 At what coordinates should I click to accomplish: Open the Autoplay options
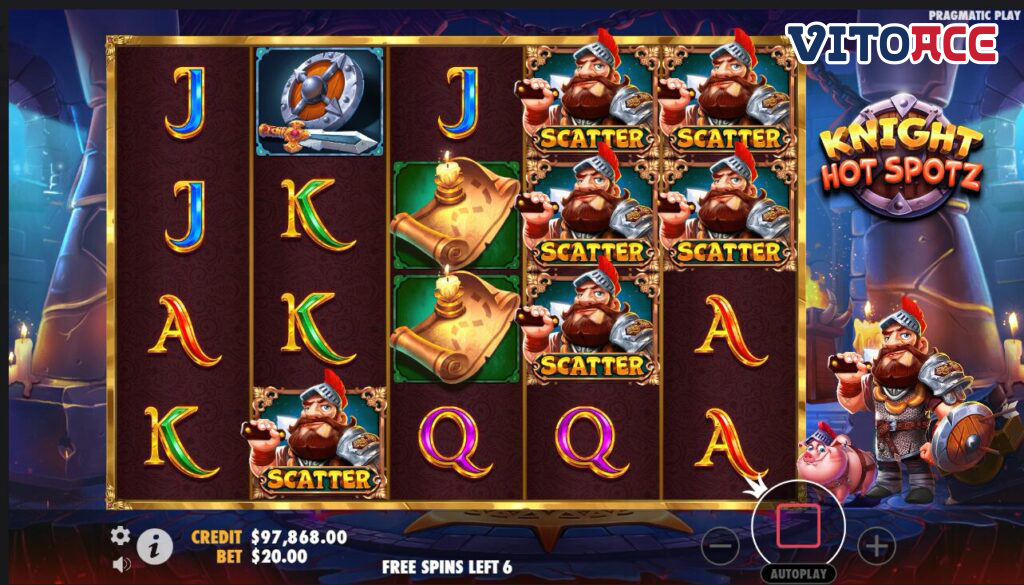[x=798, y=575]
